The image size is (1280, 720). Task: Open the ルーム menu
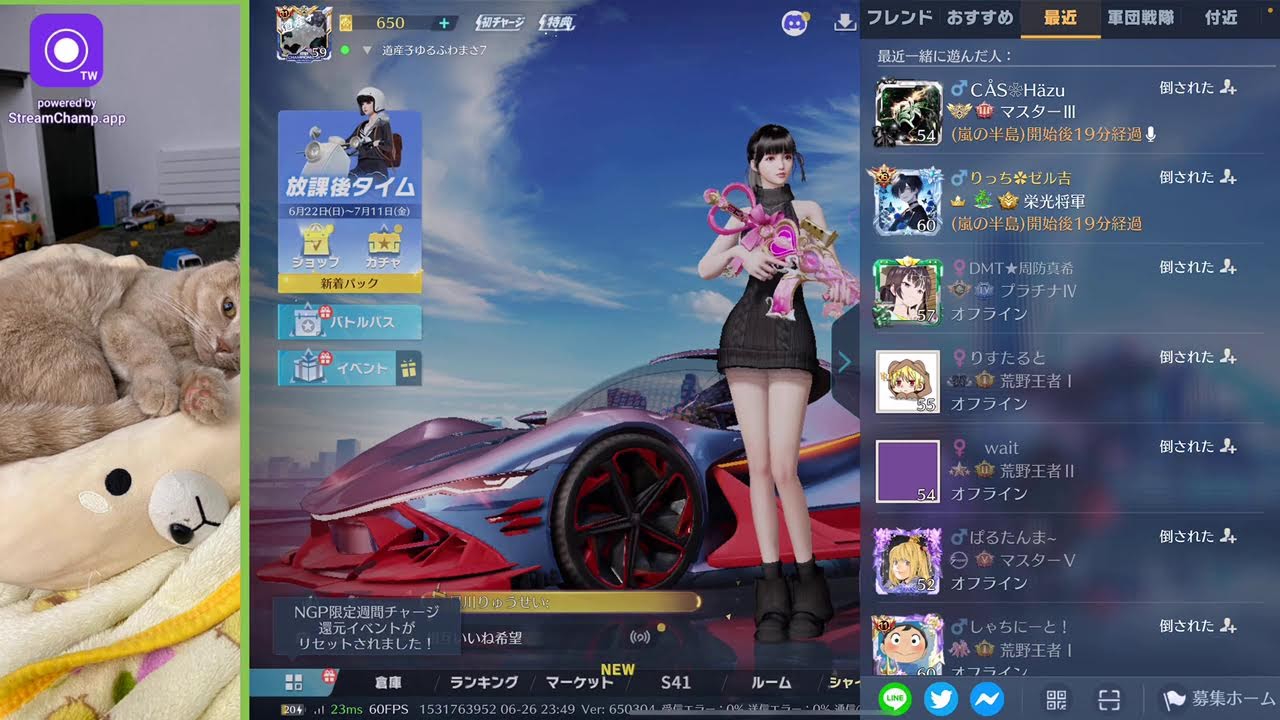(x=771, y=682)
